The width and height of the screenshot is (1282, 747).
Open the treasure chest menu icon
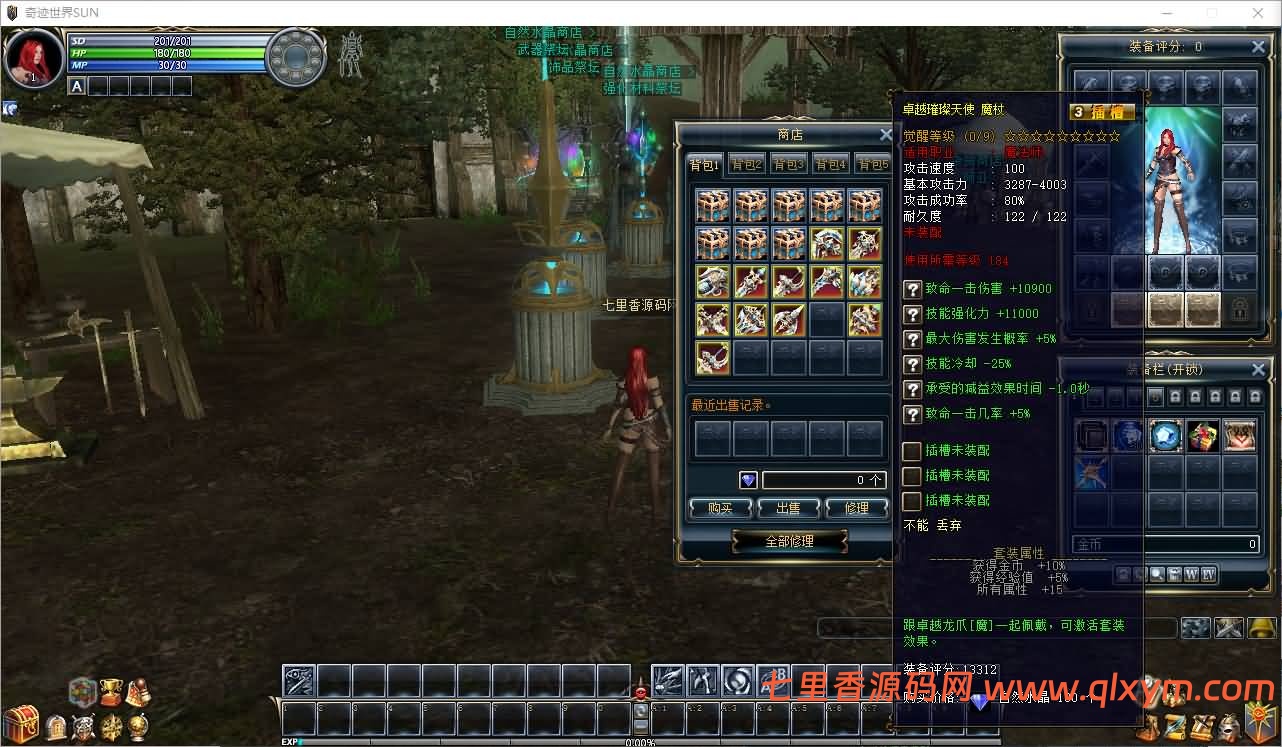click(x=20, y=722)
